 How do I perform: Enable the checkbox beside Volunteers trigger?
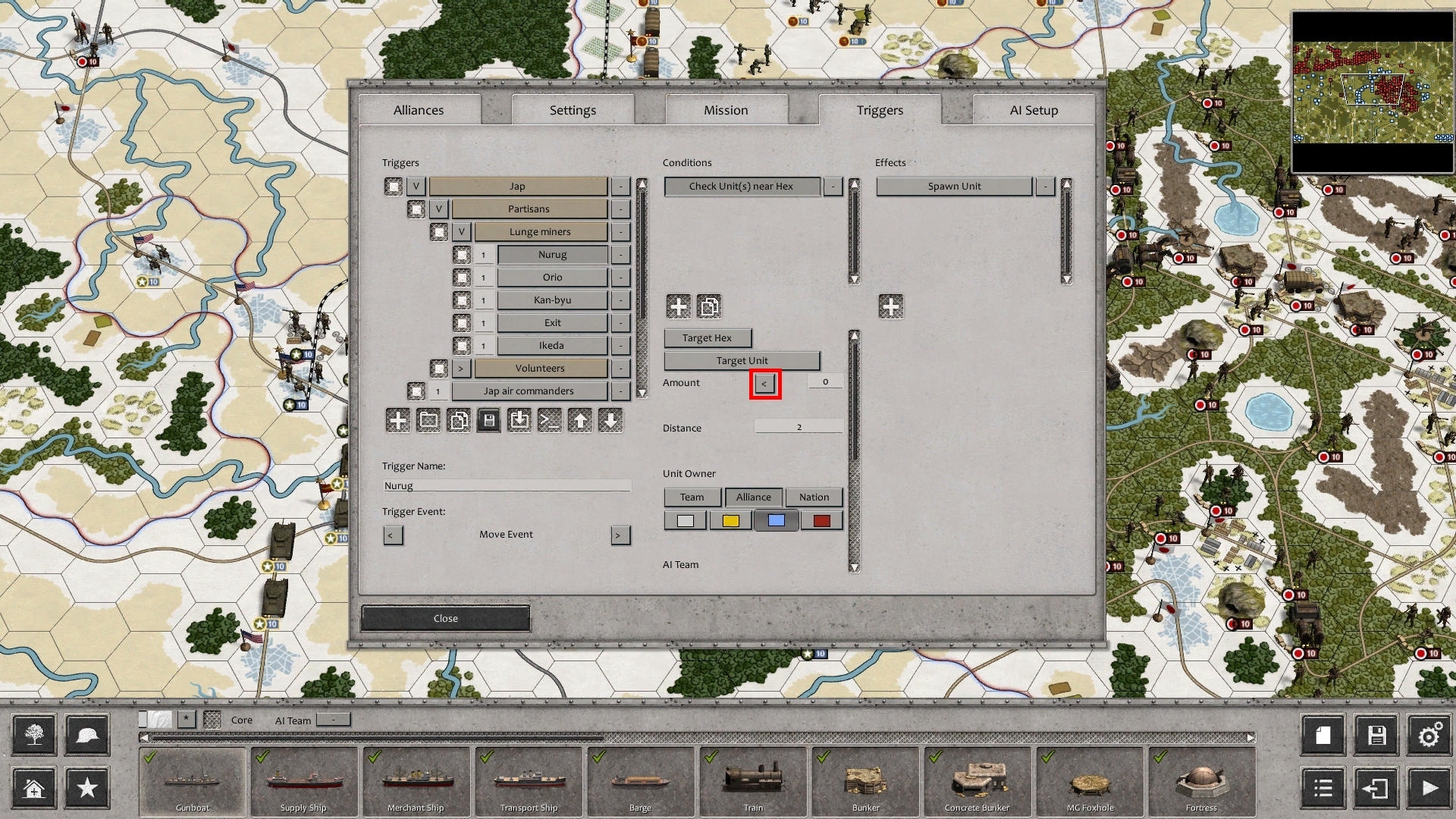point(441,368)
